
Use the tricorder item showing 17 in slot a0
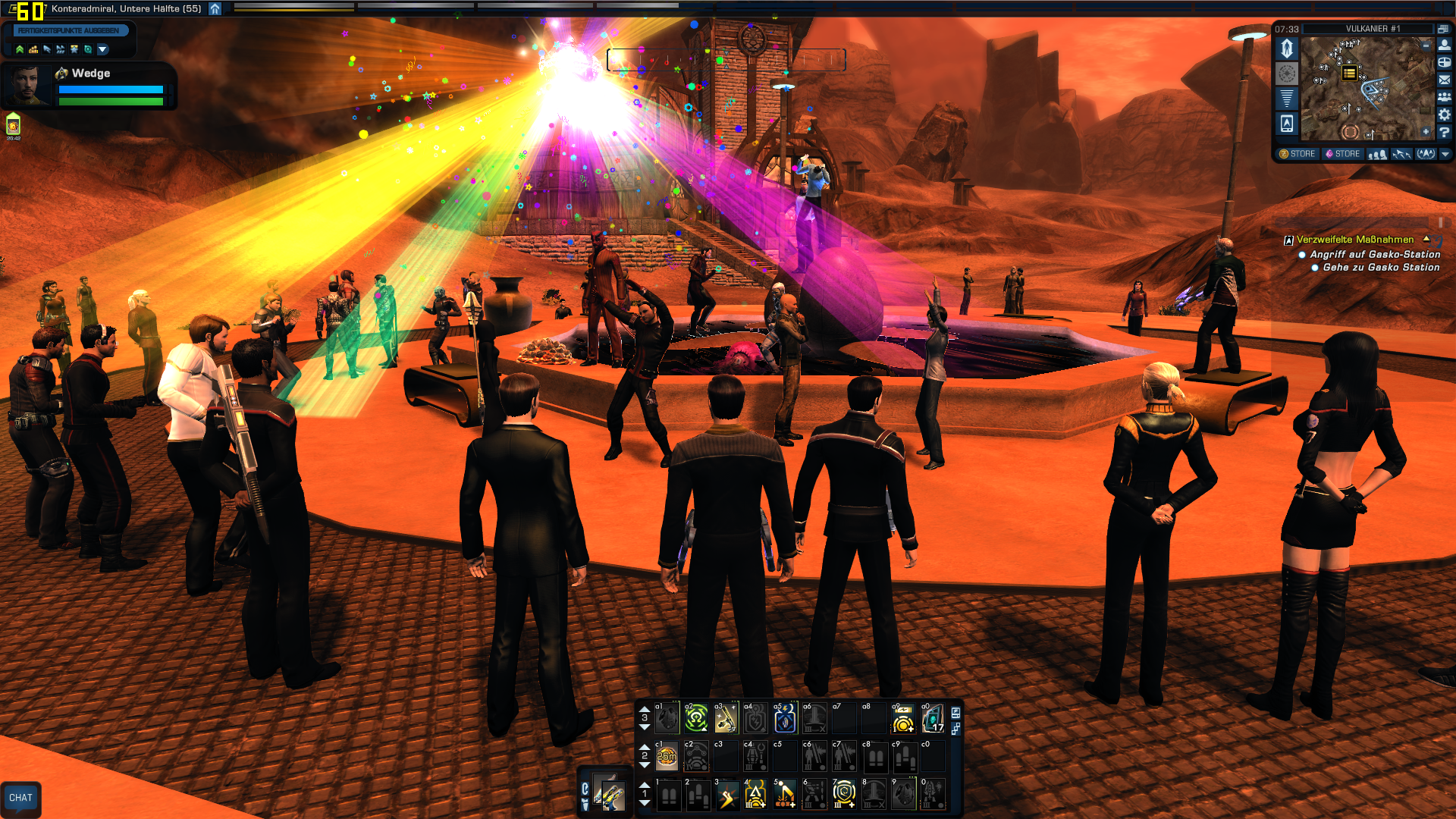[x=933, y=718]
